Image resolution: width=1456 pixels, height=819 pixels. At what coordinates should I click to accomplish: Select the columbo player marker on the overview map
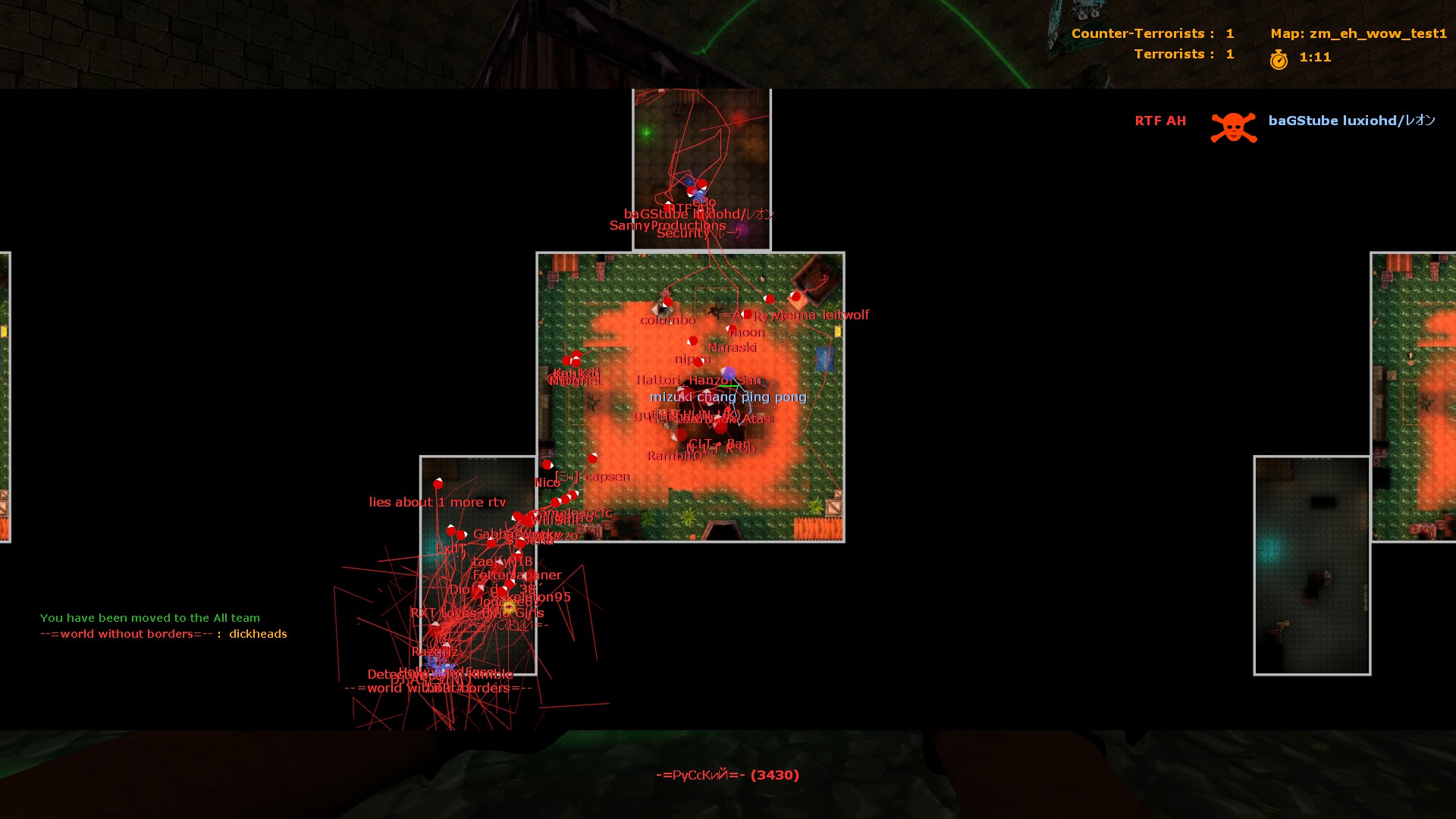pyautogui.click(x=667, y=303)
